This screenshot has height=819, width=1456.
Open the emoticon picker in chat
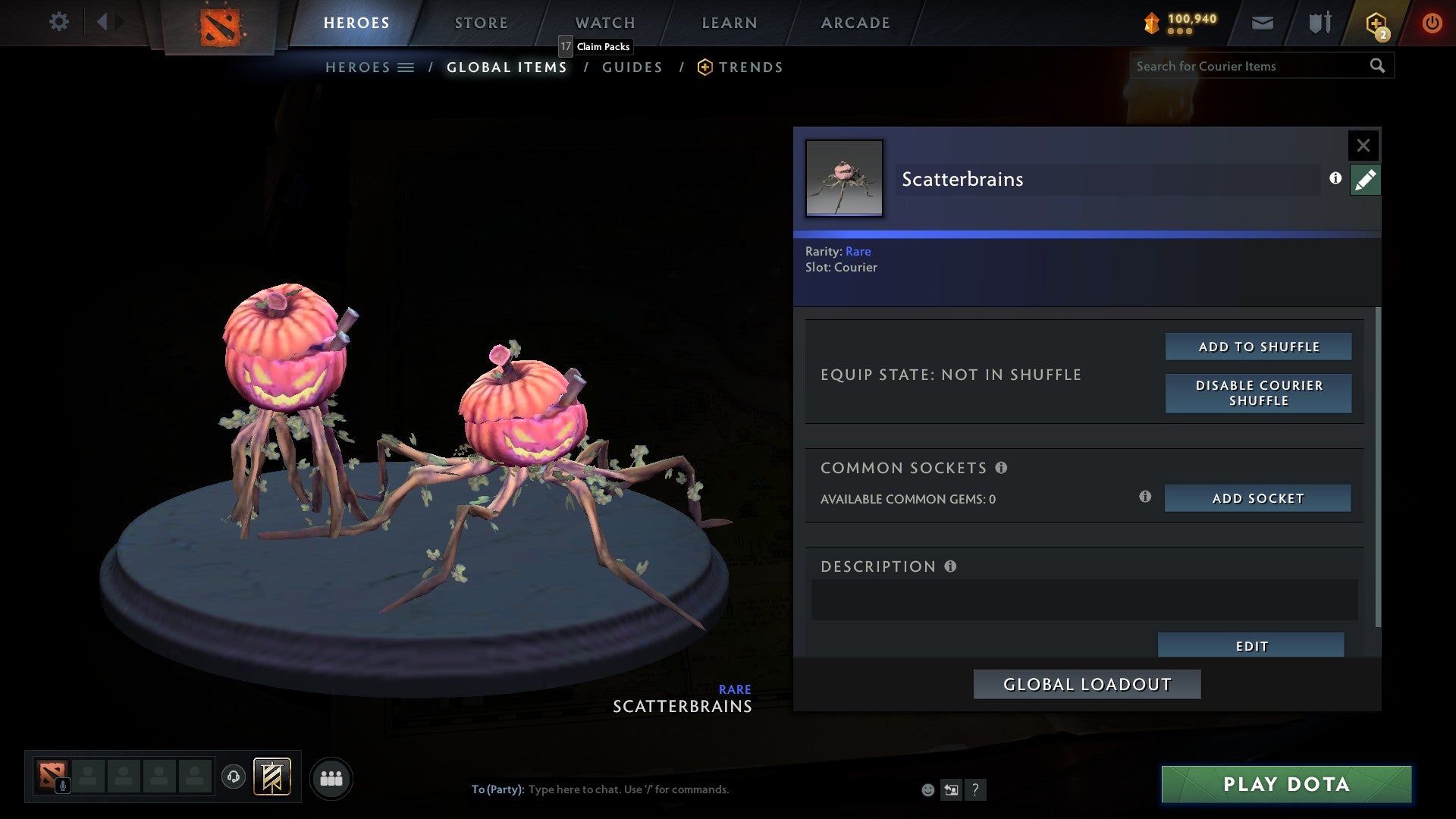[x=927, y=789]
